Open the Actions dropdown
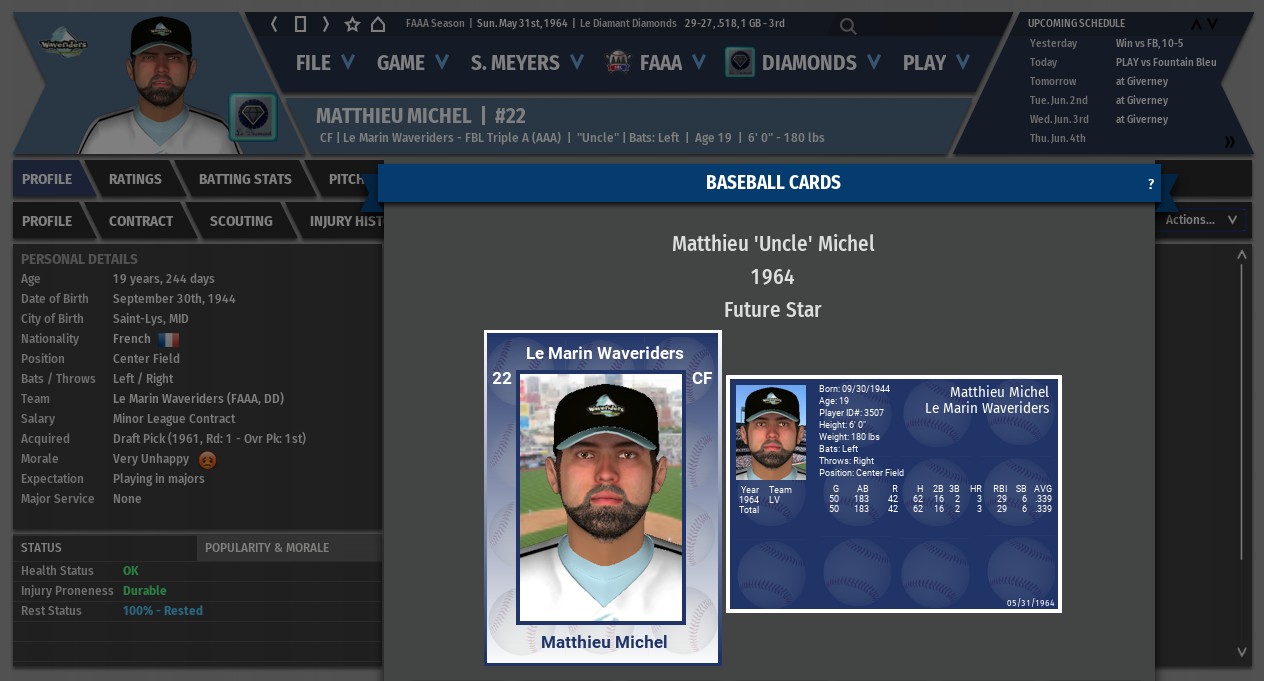The image size is (1264, 681). tap(1200, 220)
